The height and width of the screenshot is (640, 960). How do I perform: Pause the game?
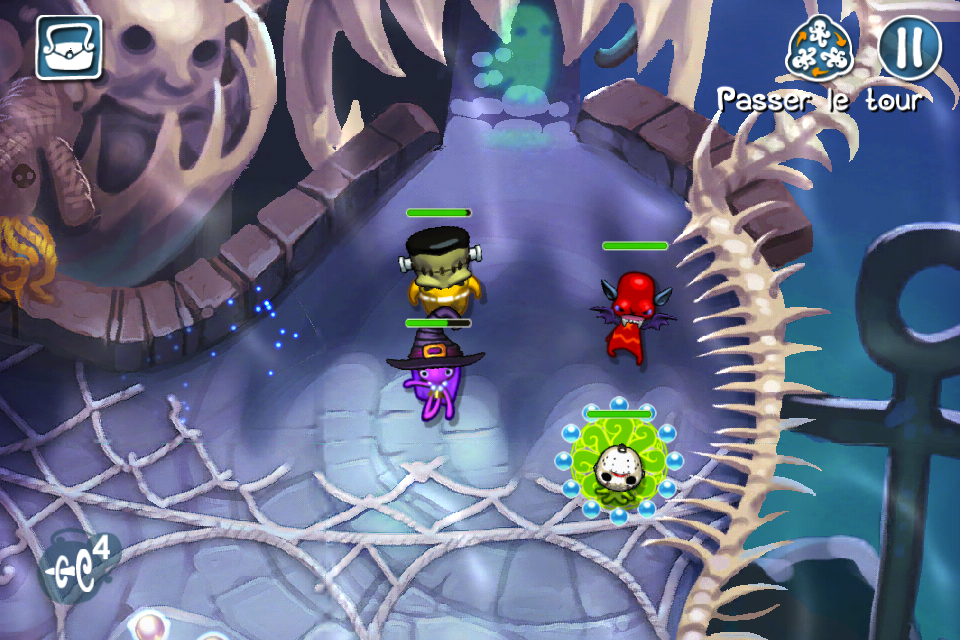910,47
